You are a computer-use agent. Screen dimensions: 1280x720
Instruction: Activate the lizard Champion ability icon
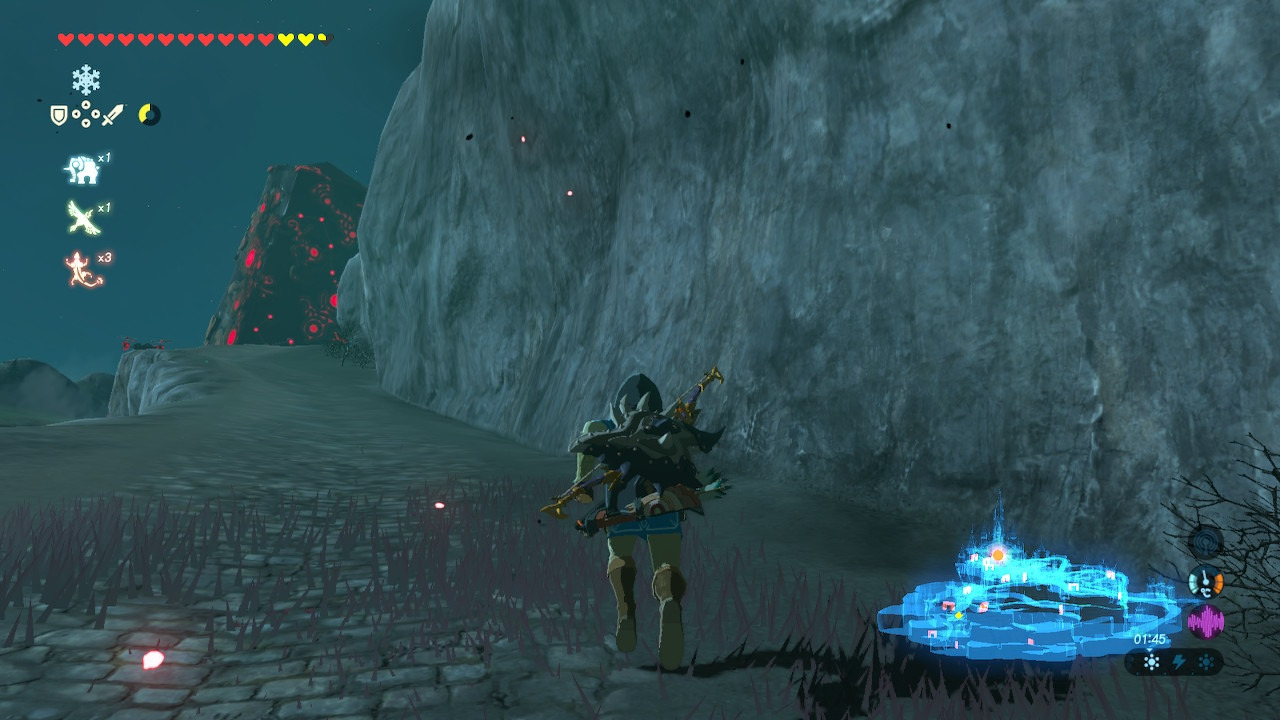[x=84, y=270]
